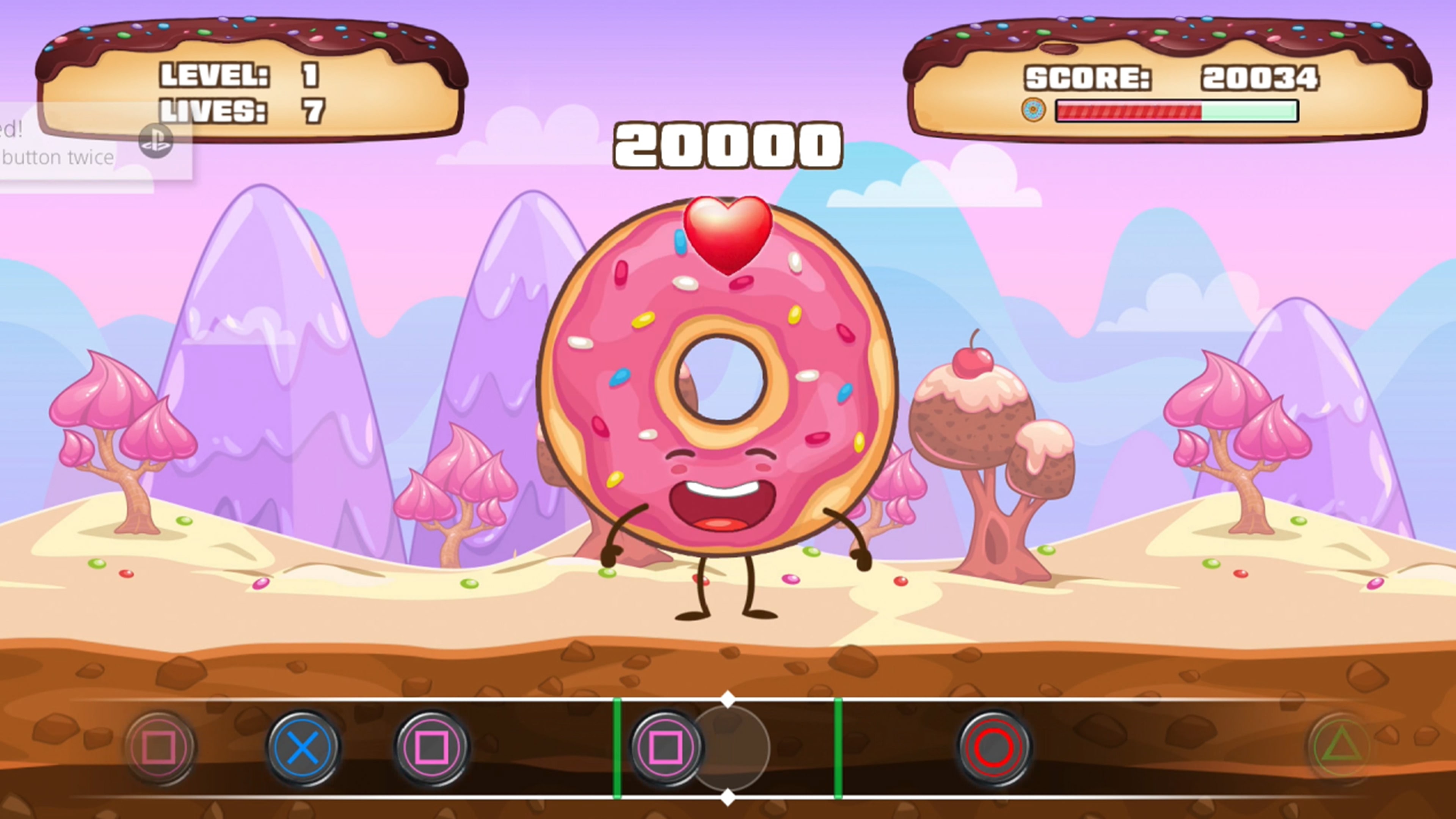Hit the red Circle note on the track

(995, 747)
